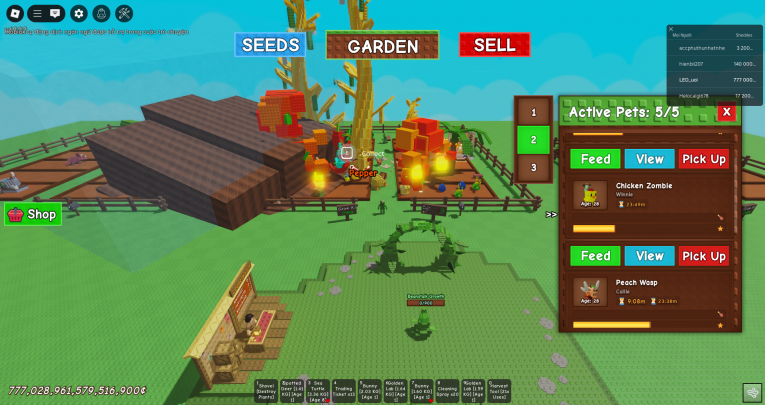Feed the Chicken Zombie pet
Screen dimensions: 765x405
pyautogui.click(x=595, y=159)
